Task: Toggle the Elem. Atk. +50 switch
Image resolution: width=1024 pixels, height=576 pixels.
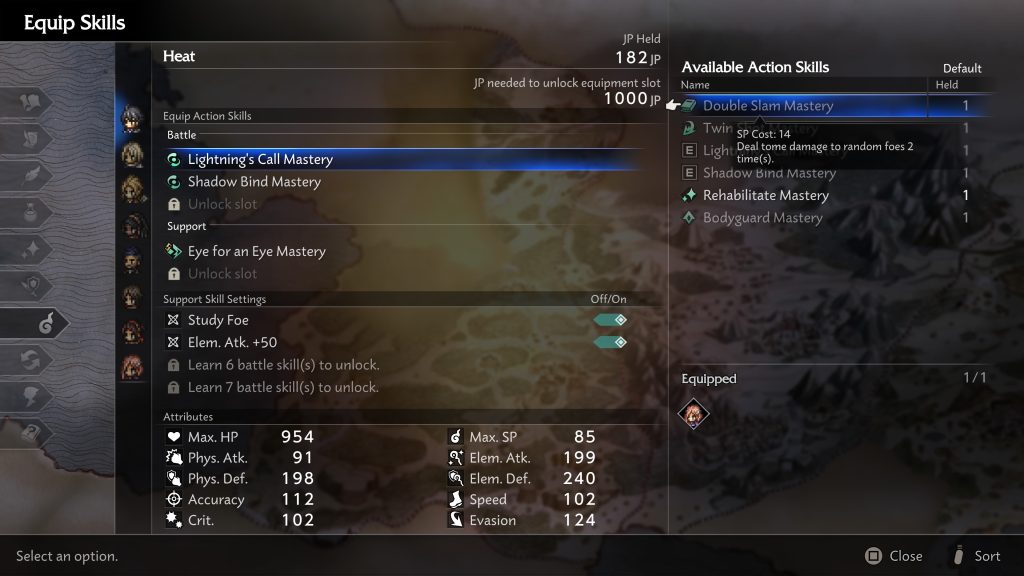Action: point(611,343)
